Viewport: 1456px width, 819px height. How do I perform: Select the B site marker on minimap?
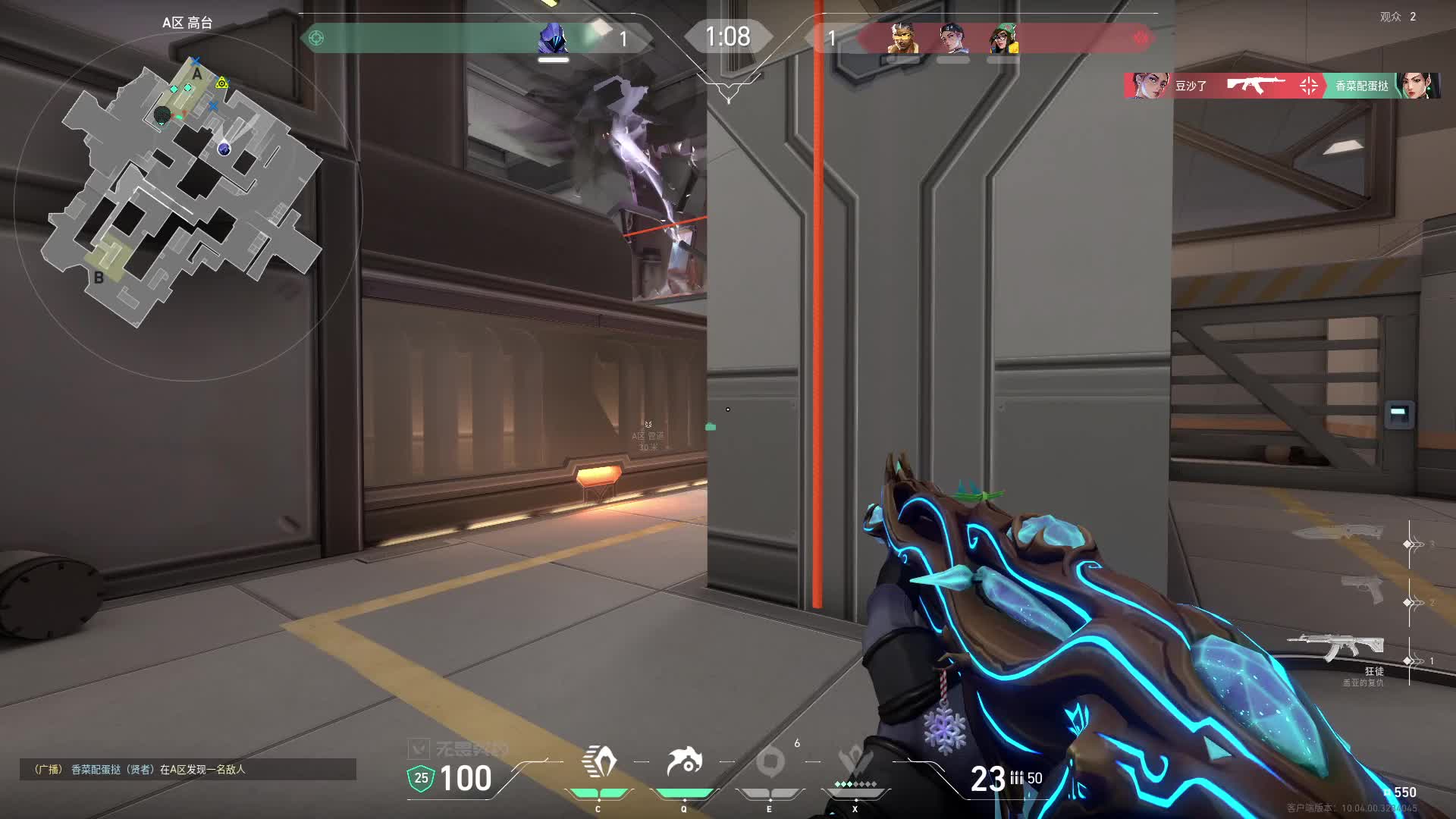[x=99, y=278]
